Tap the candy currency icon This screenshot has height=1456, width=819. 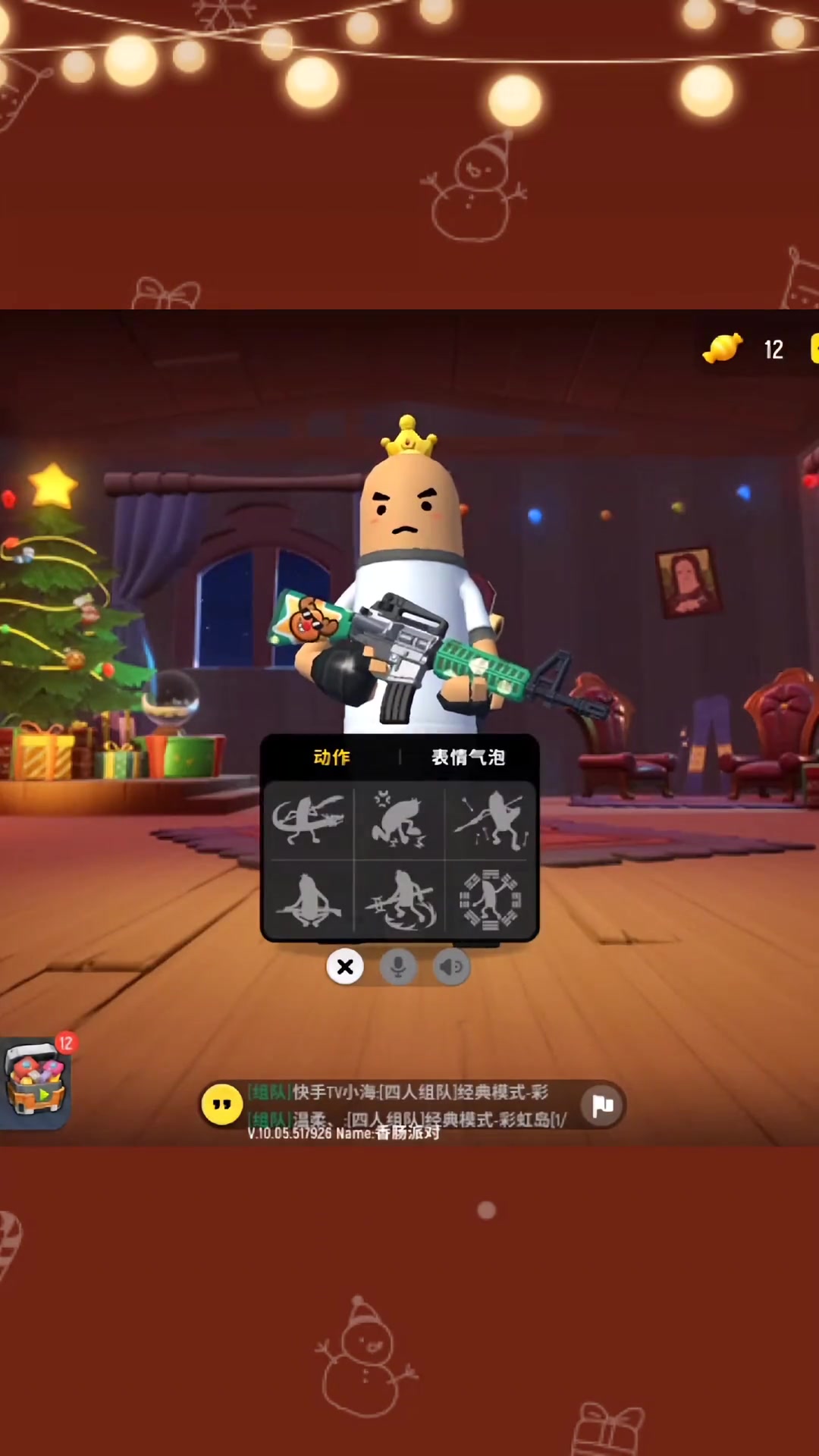[723, 349]
